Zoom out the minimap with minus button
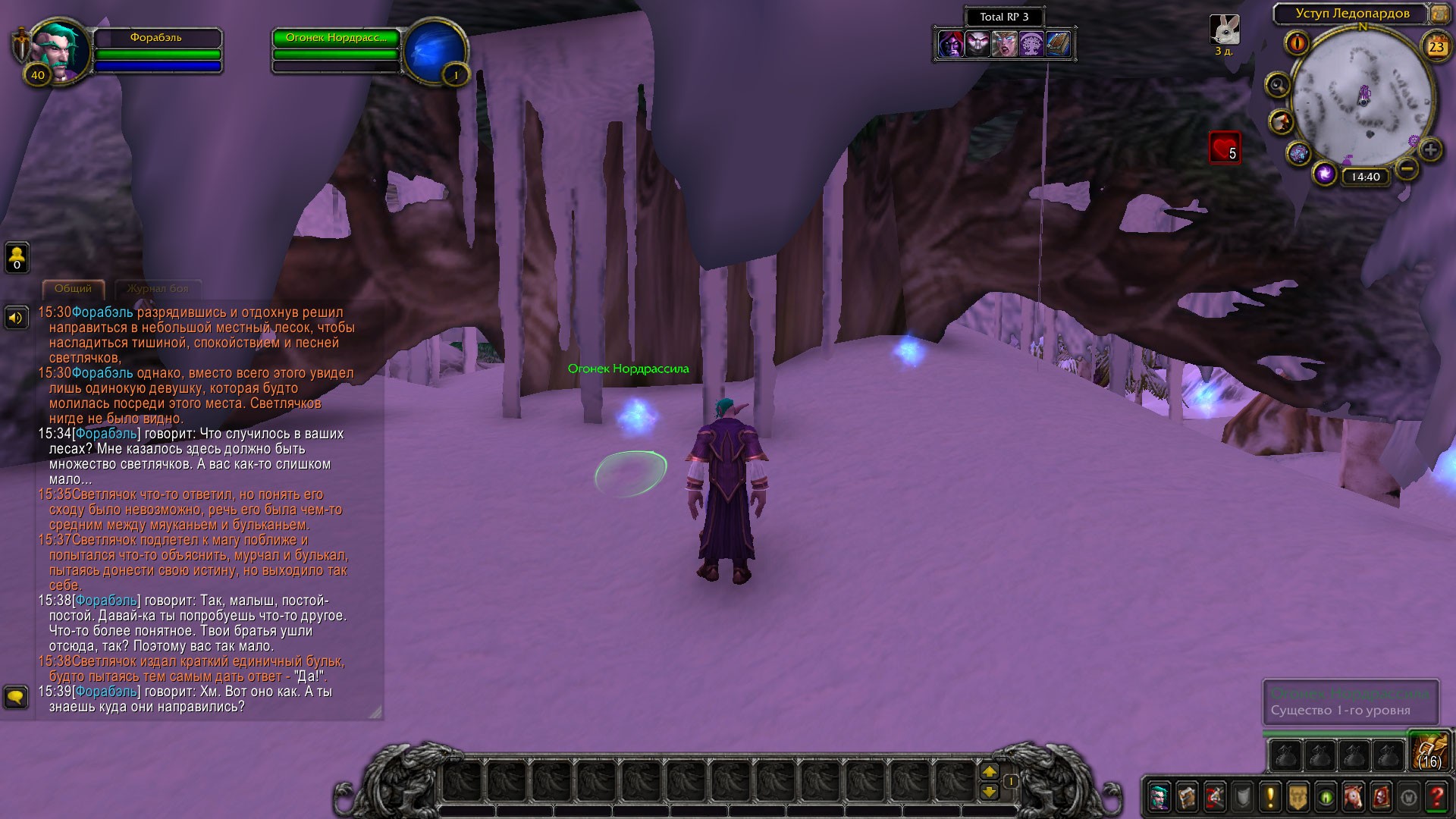The image size is (1456, 819). pos(1407,168)
